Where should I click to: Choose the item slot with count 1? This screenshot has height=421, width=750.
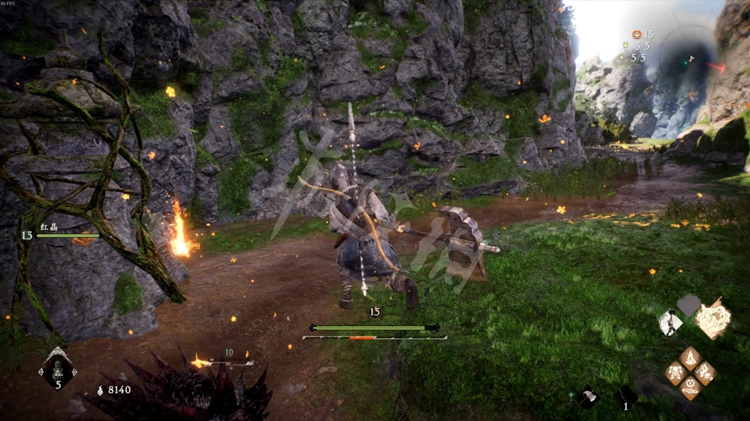[x=627, y=397]
